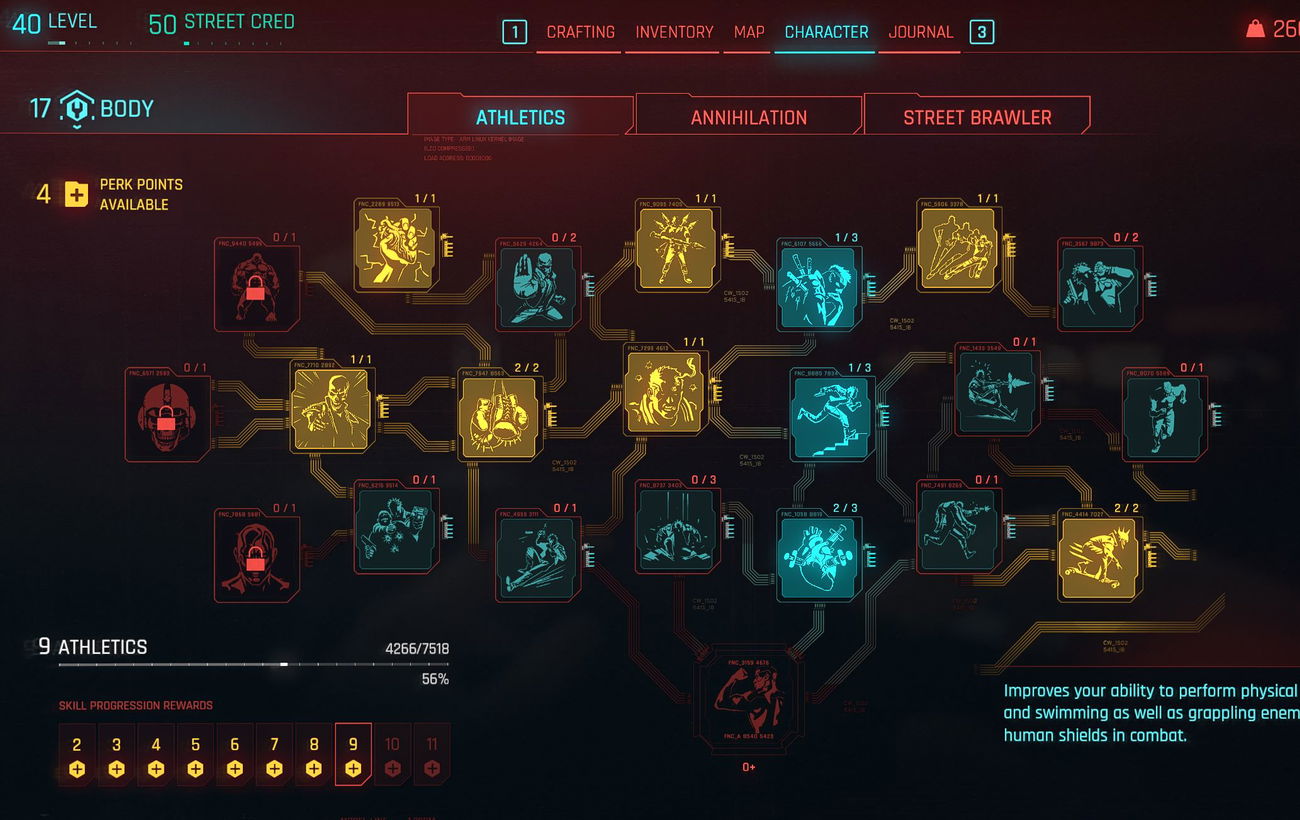Screen dimensions: 1300x820
Task: Click the Body attribute icon
Action: pos(77,108)
